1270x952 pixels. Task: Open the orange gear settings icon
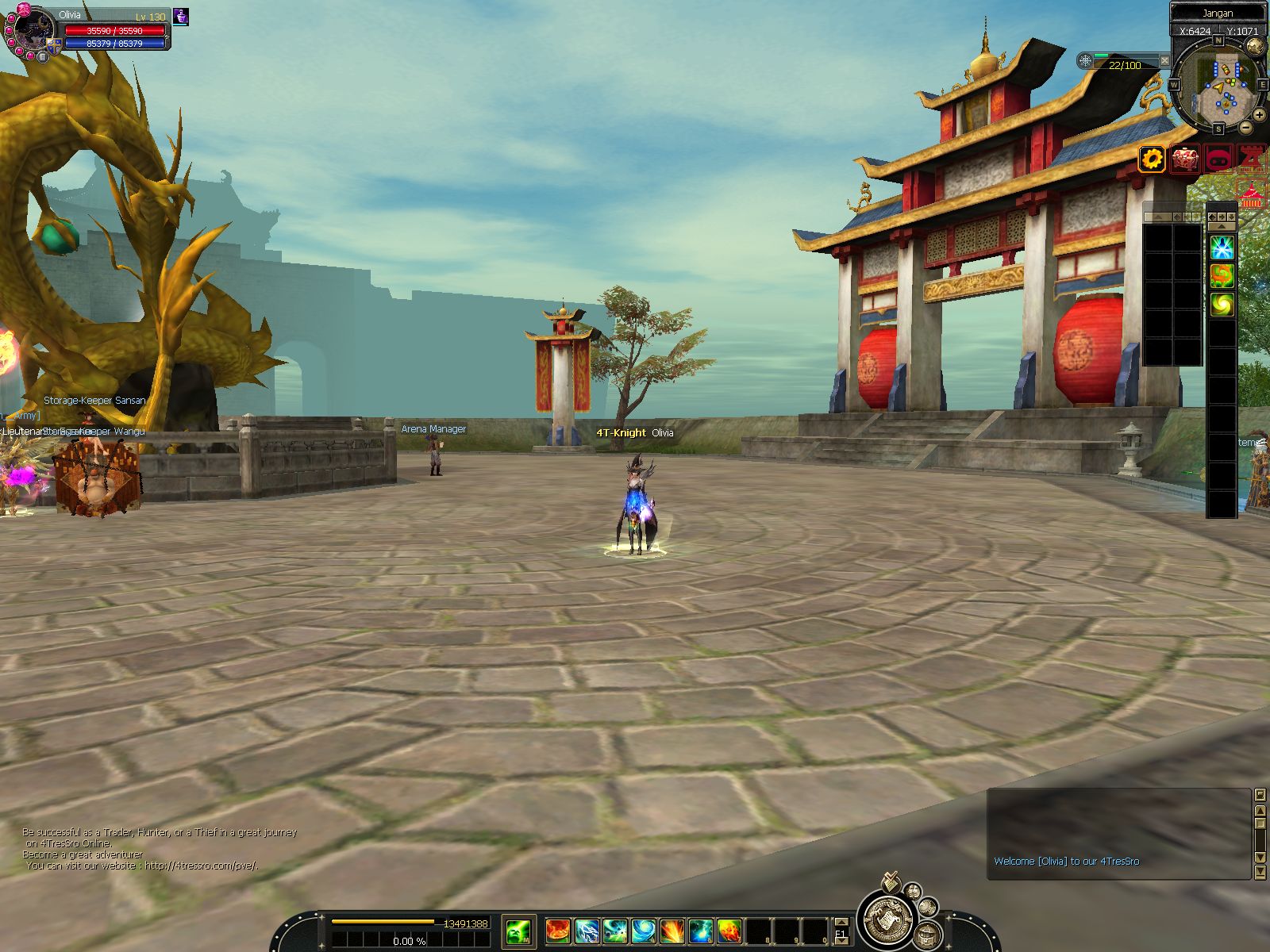pos(1152,159)
